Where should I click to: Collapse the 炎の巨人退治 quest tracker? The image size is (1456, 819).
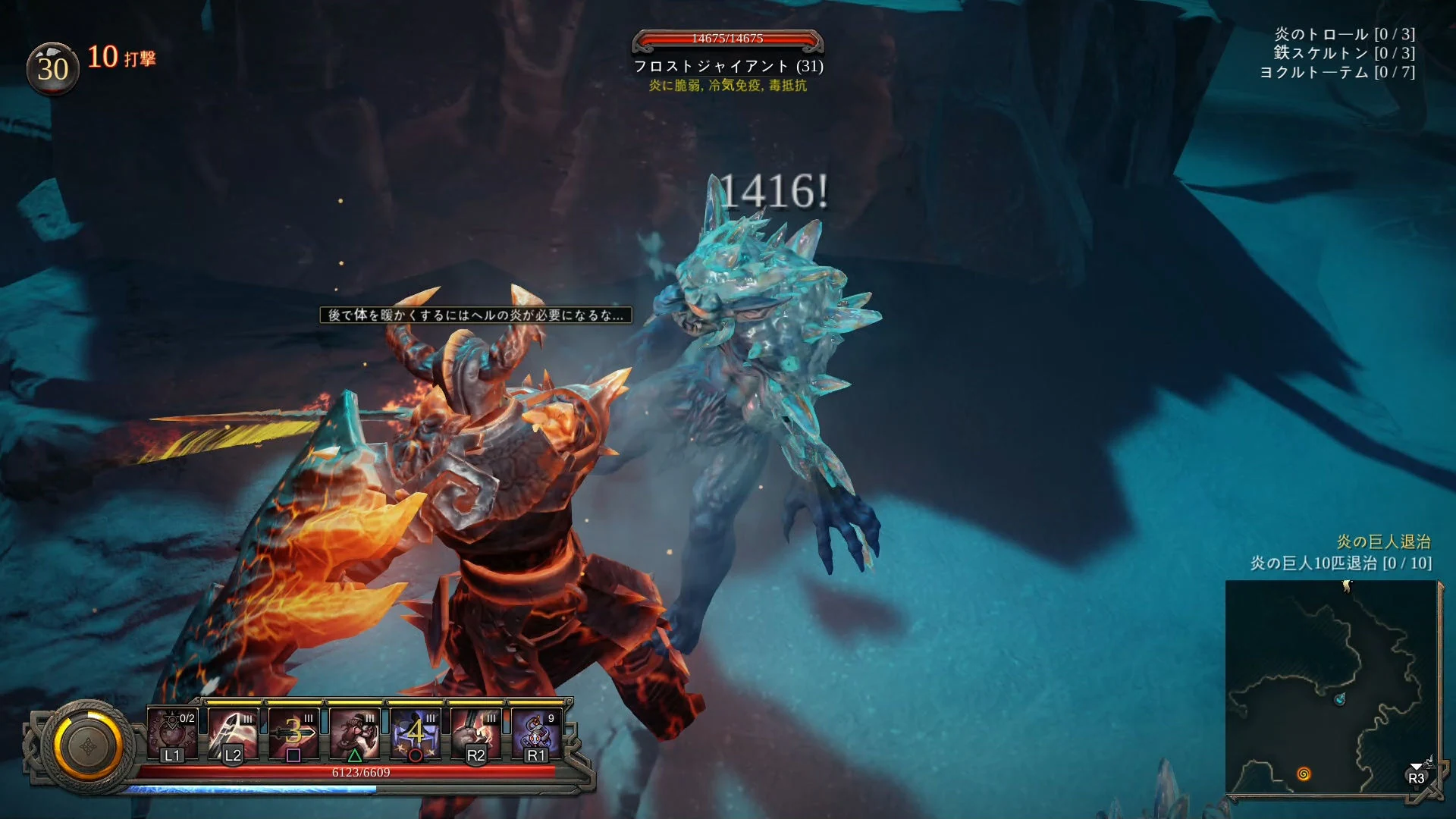click(x=1386, y=541)
